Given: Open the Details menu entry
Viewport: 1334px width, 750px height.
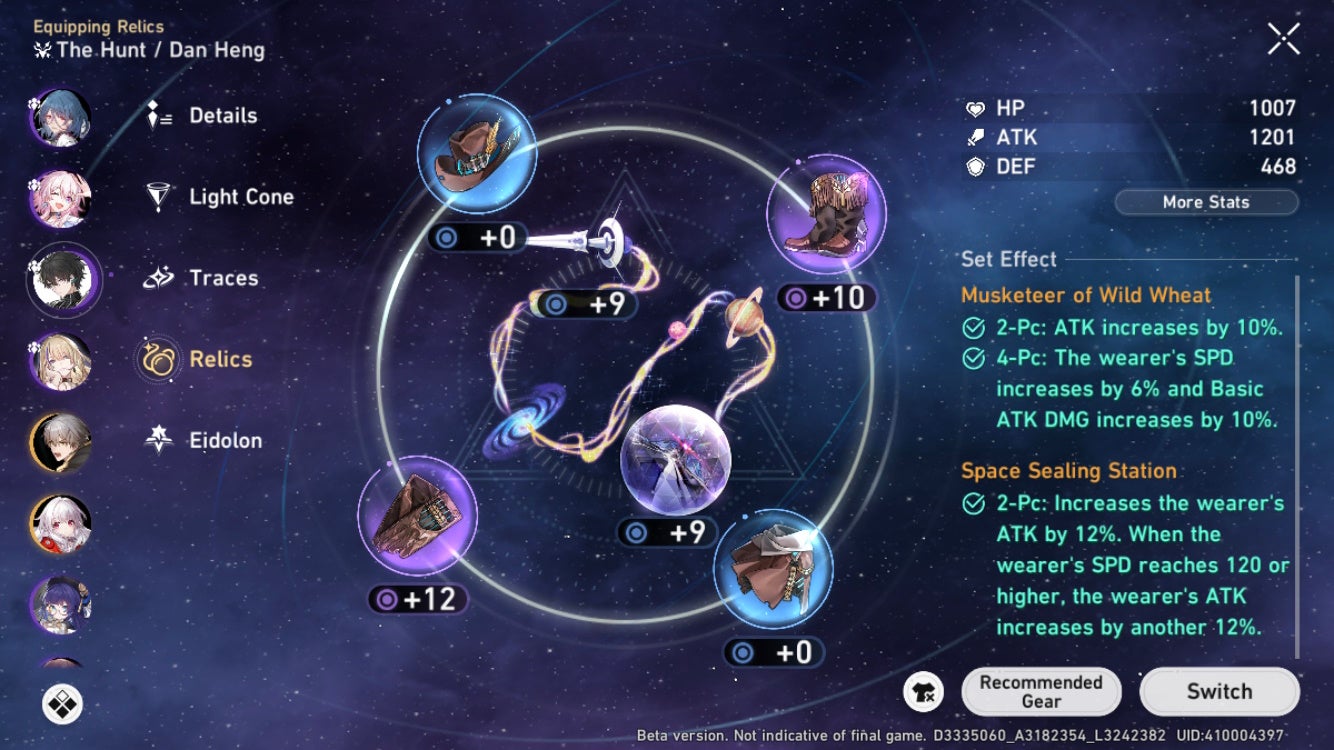Looking at the screenshot, I should [222, 116].
